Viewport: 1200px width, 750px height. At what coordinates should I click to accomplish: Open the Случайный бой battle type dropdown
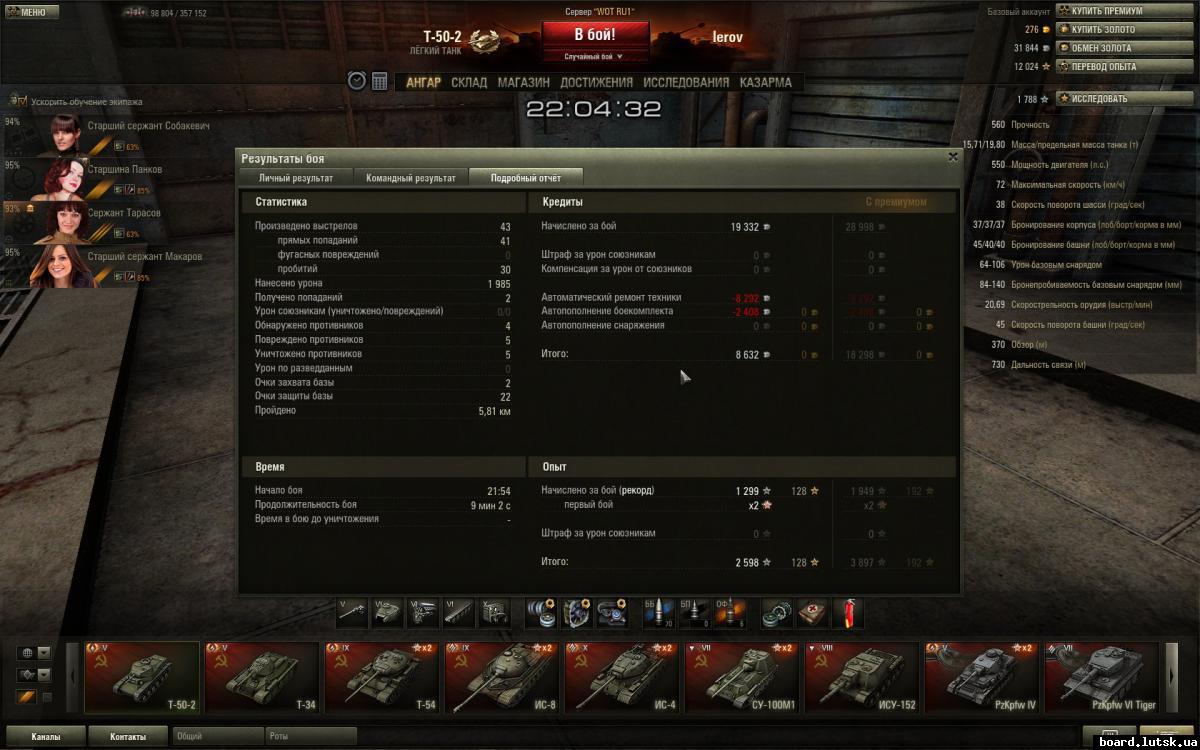point(594,57)
